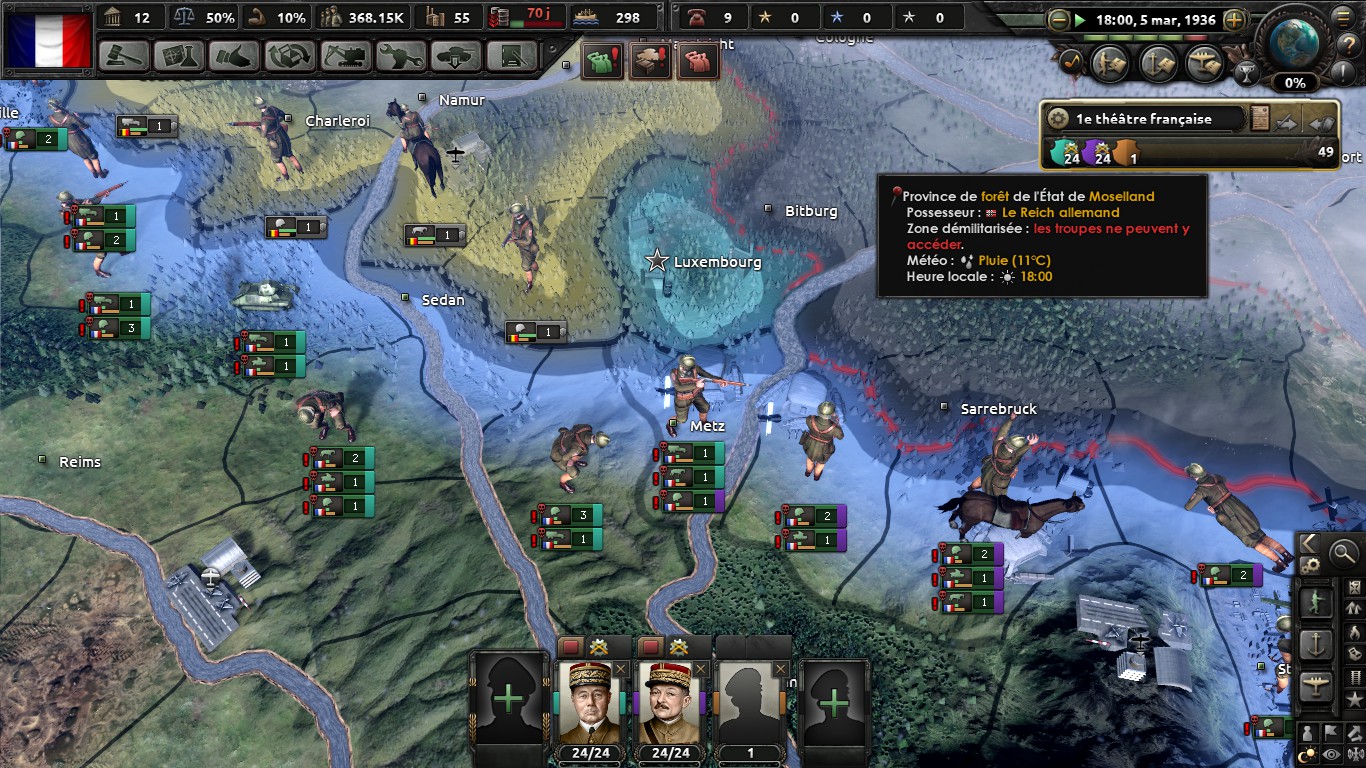Open the construction crane menu

coord(345,56)
